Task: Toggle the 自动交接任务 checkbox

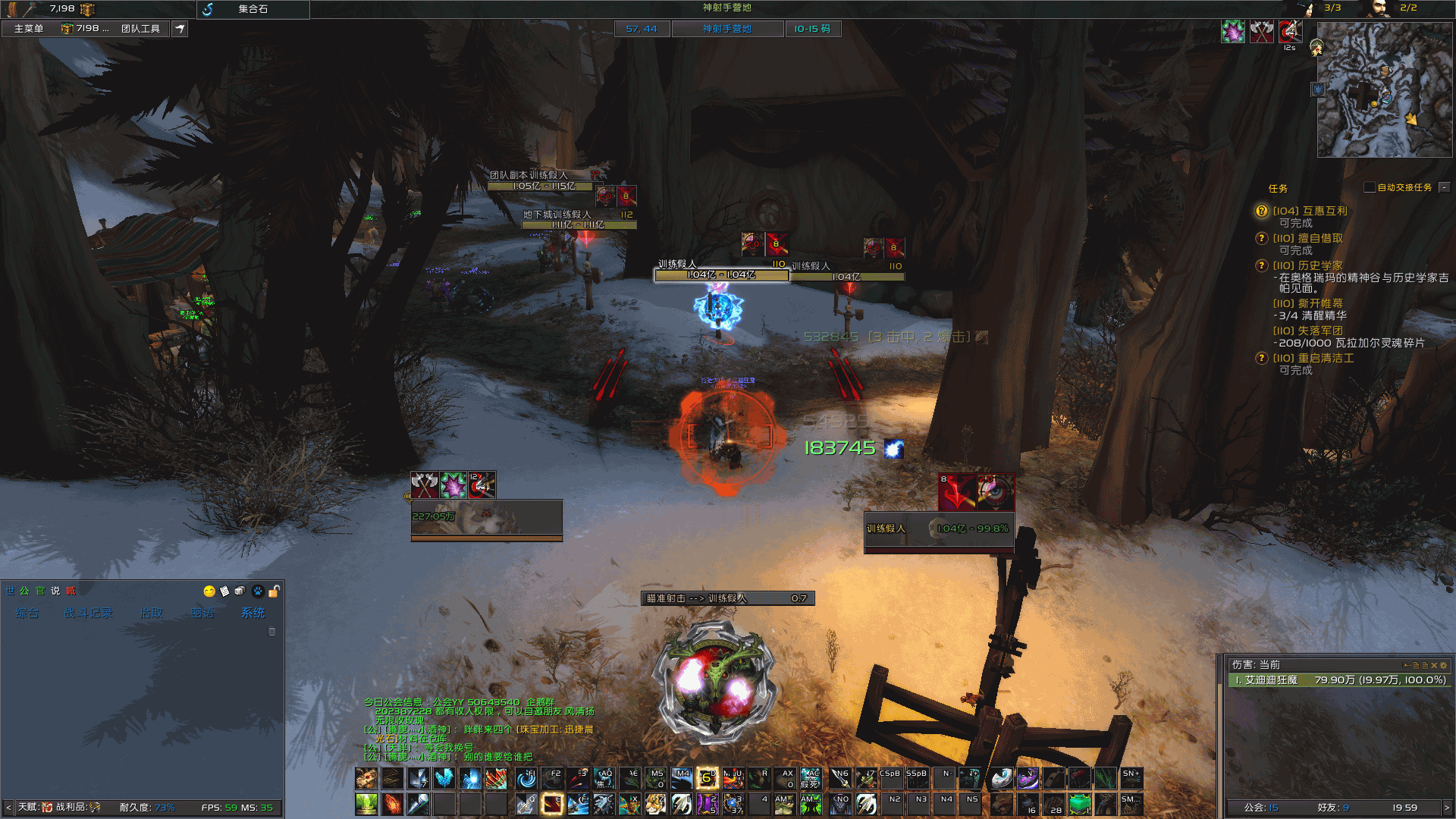Action: [x=1370, y=187]
